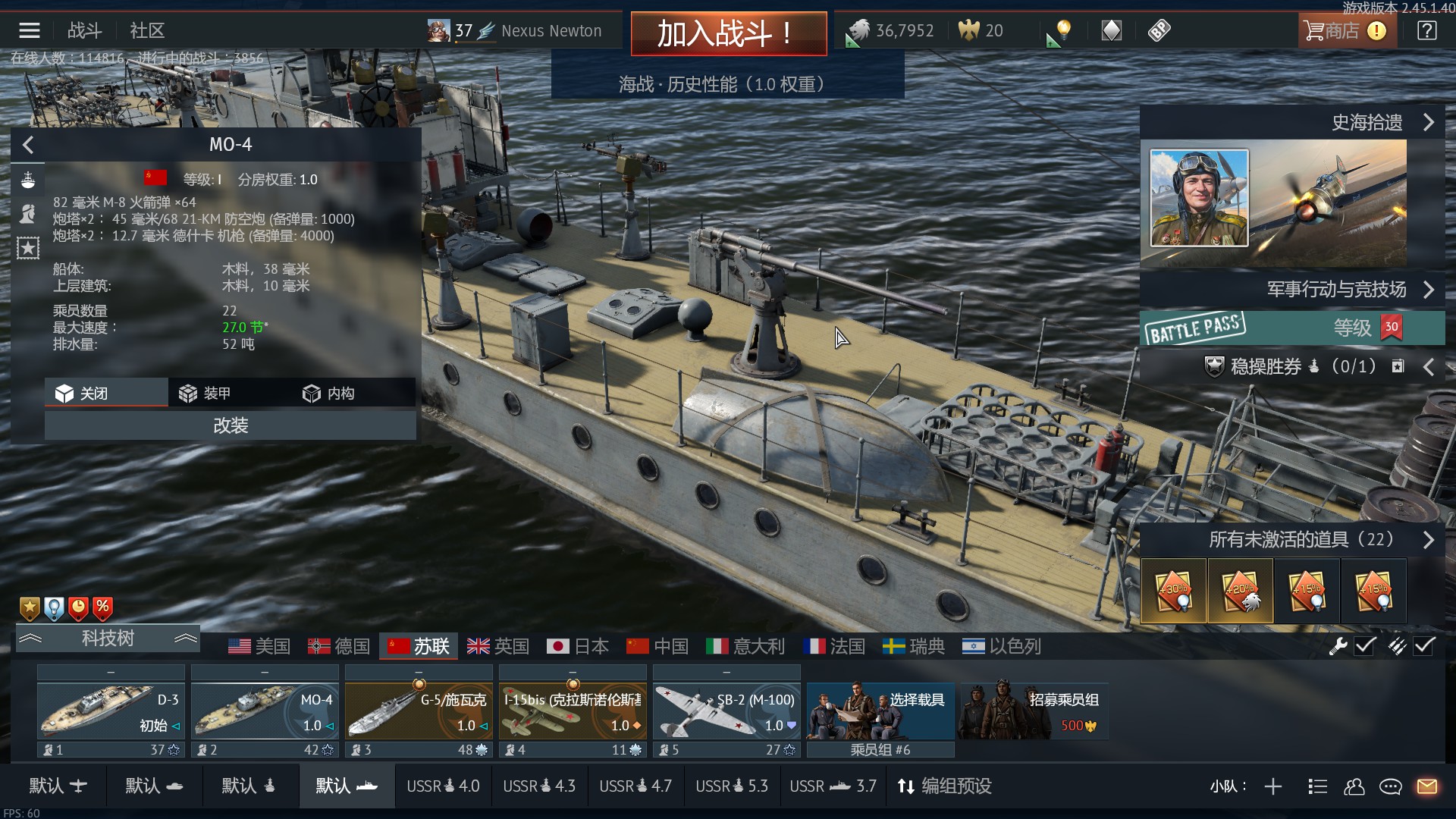Image resolution: width=1456 pixels, height=819 pixels.
Task: Recruit a new crew for 500
Action: pos(1034,711)
